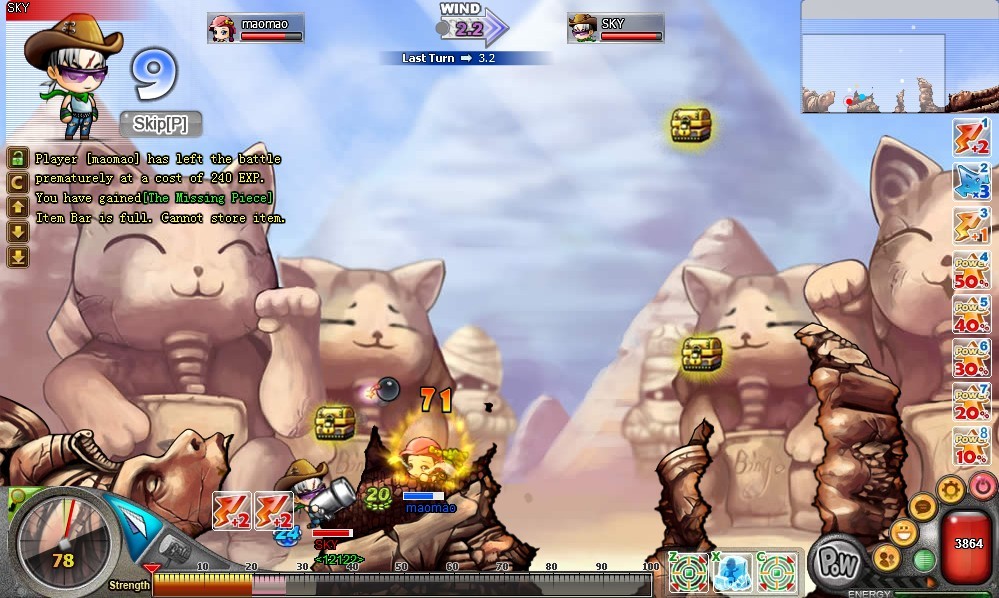Clear the chat log with the C button
The height and width of the screenshot is (598, 999).
tap(18, 182)
